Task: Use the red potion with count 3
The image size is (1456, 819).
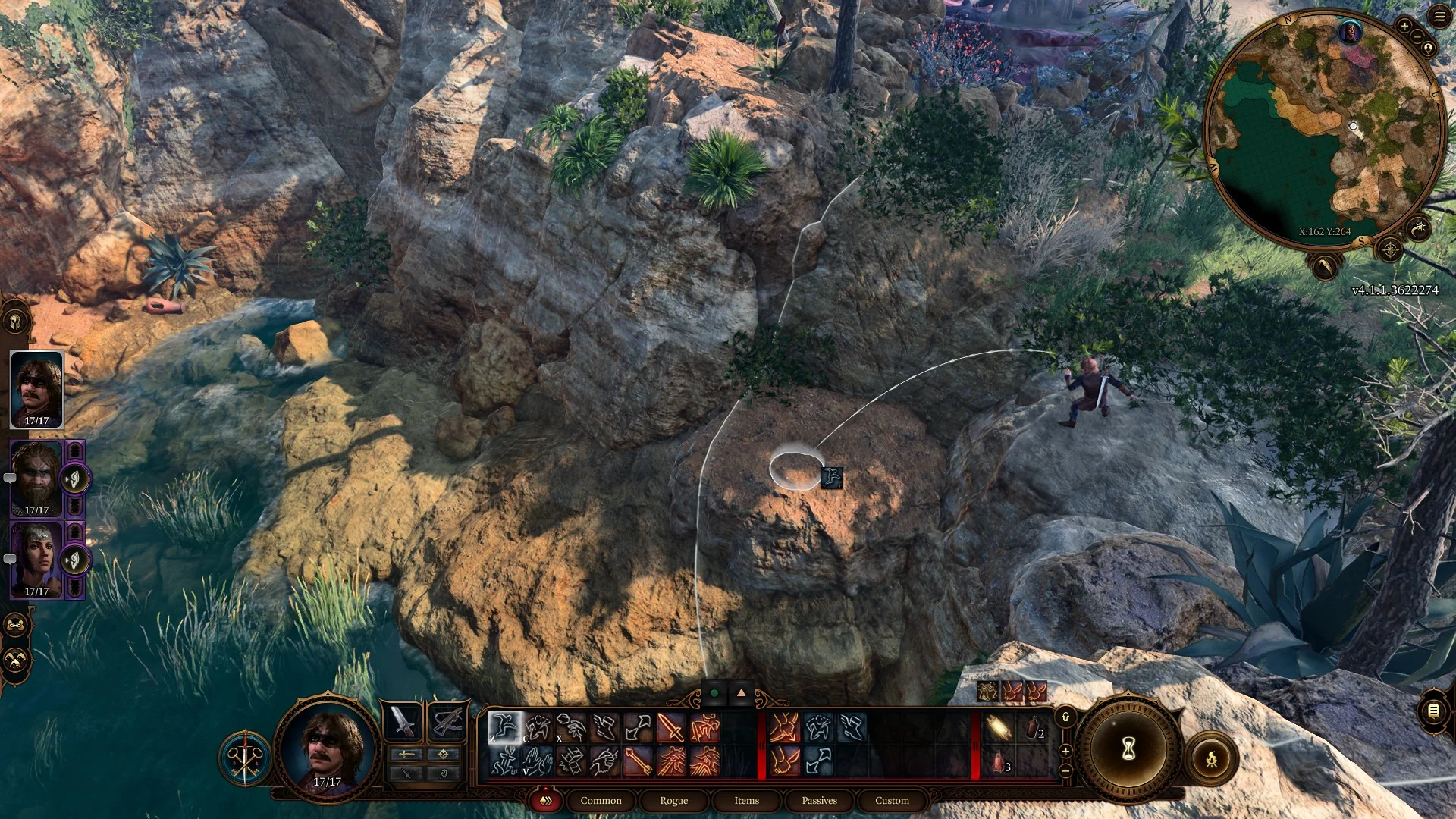Action: coord(999,762)
